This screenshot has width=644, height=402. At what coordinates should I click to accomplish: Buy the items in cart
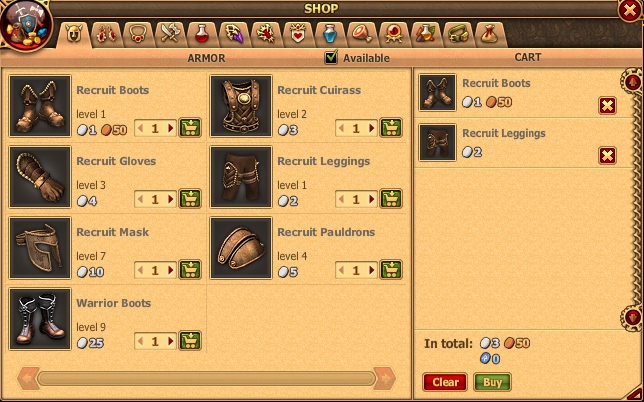point(492,382)
